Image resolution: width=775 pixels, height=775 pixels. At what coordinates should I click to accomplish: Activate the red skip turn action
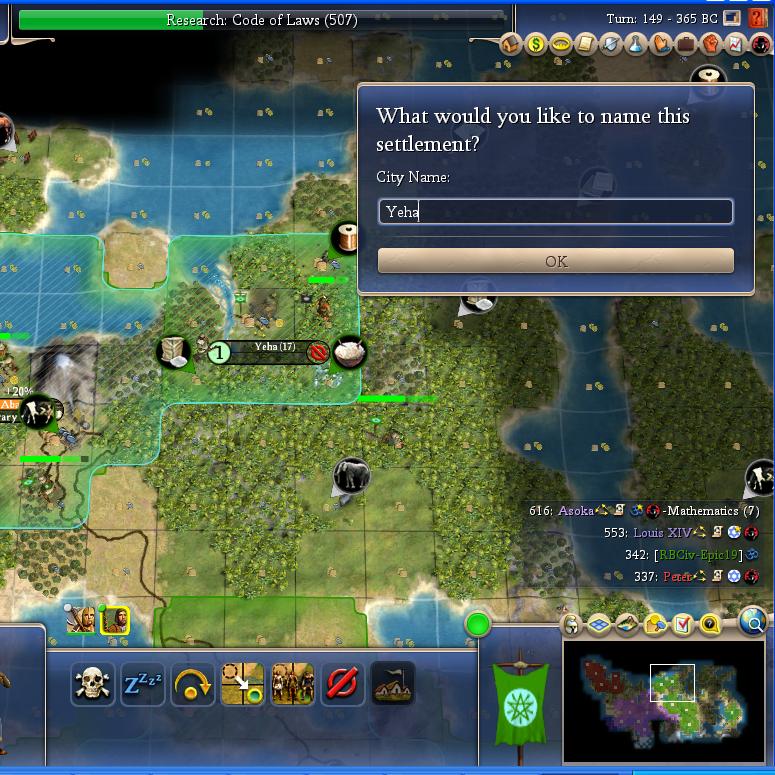pyautogui.click(x=342, y=685)
